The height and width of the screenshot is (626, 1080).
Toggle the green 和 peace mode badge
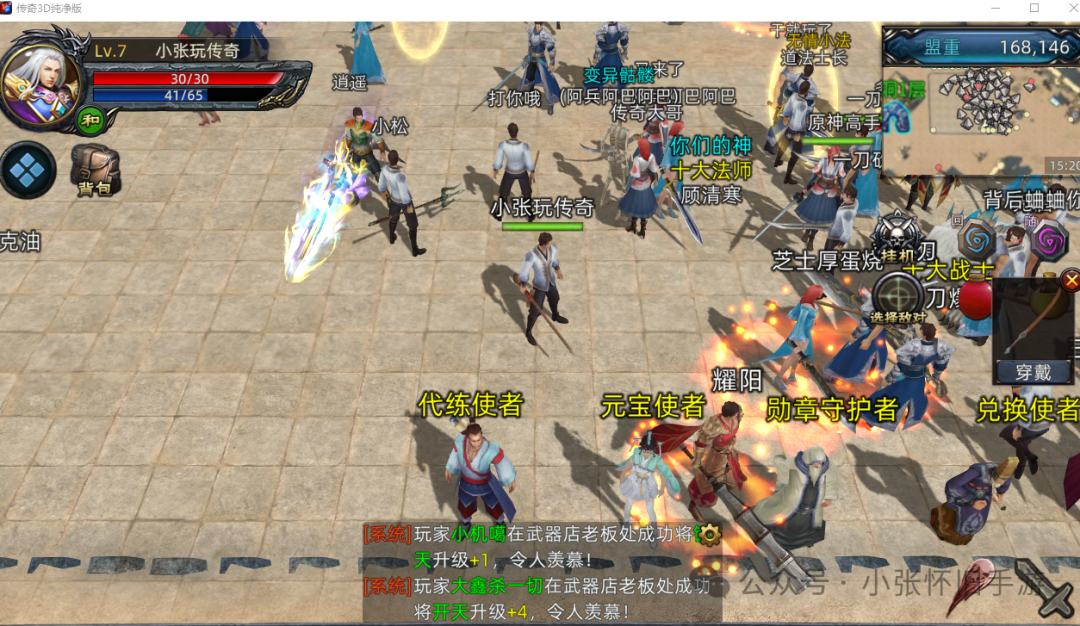[x=91, y=121]
